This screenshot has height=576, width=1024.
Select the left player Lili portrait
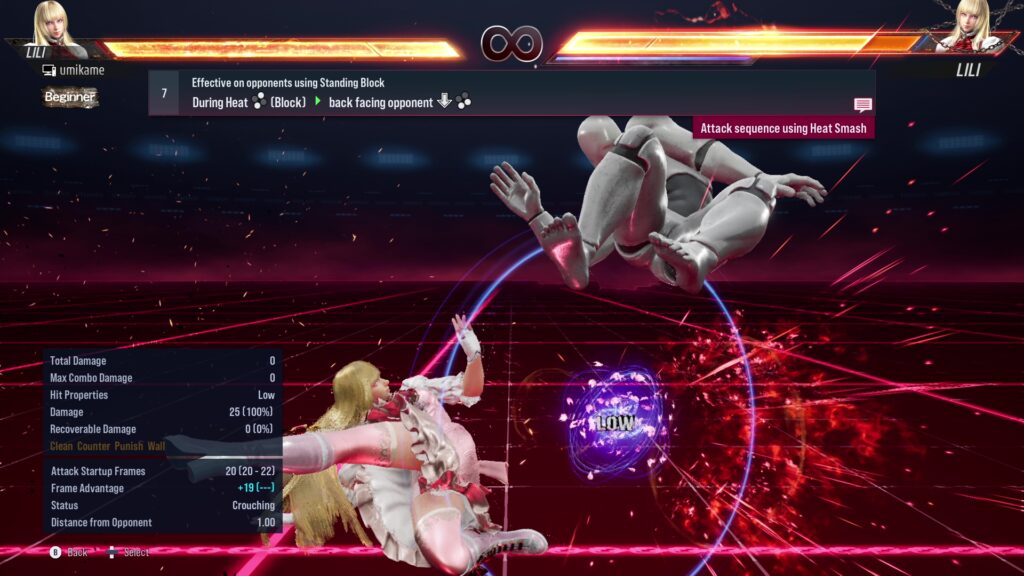[55, 27]
